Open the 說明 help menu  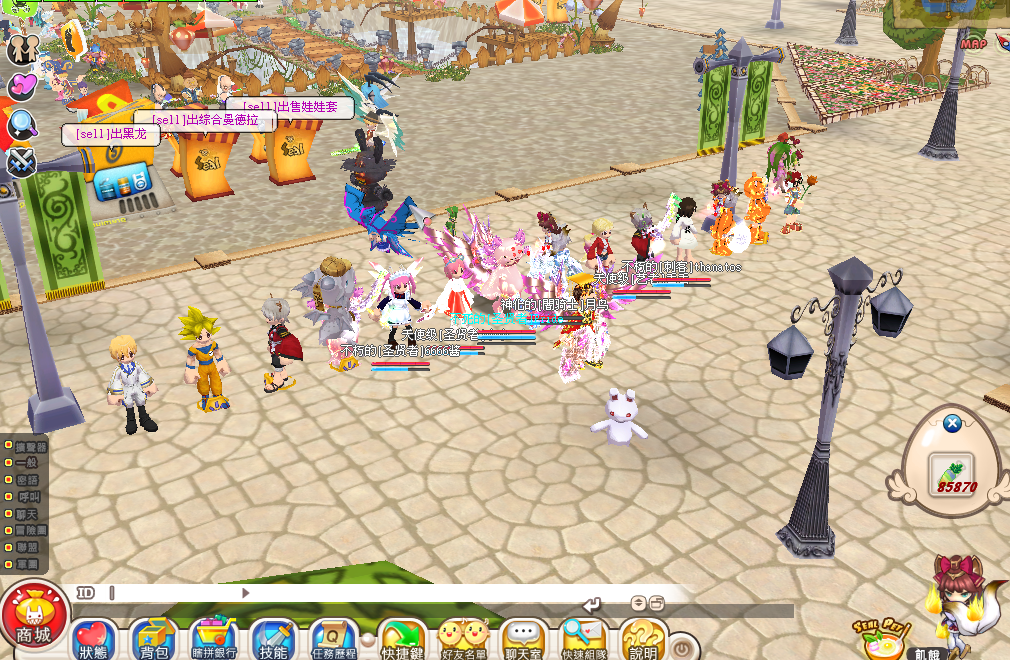(x=643, y=640)
